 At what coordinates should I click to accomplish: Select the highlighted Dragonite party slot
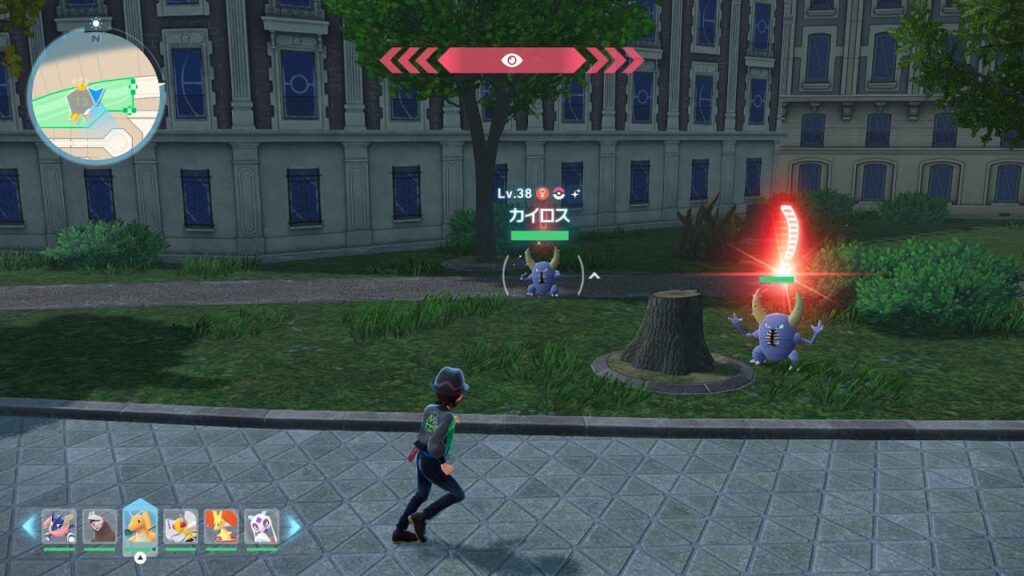pos(140,525)
